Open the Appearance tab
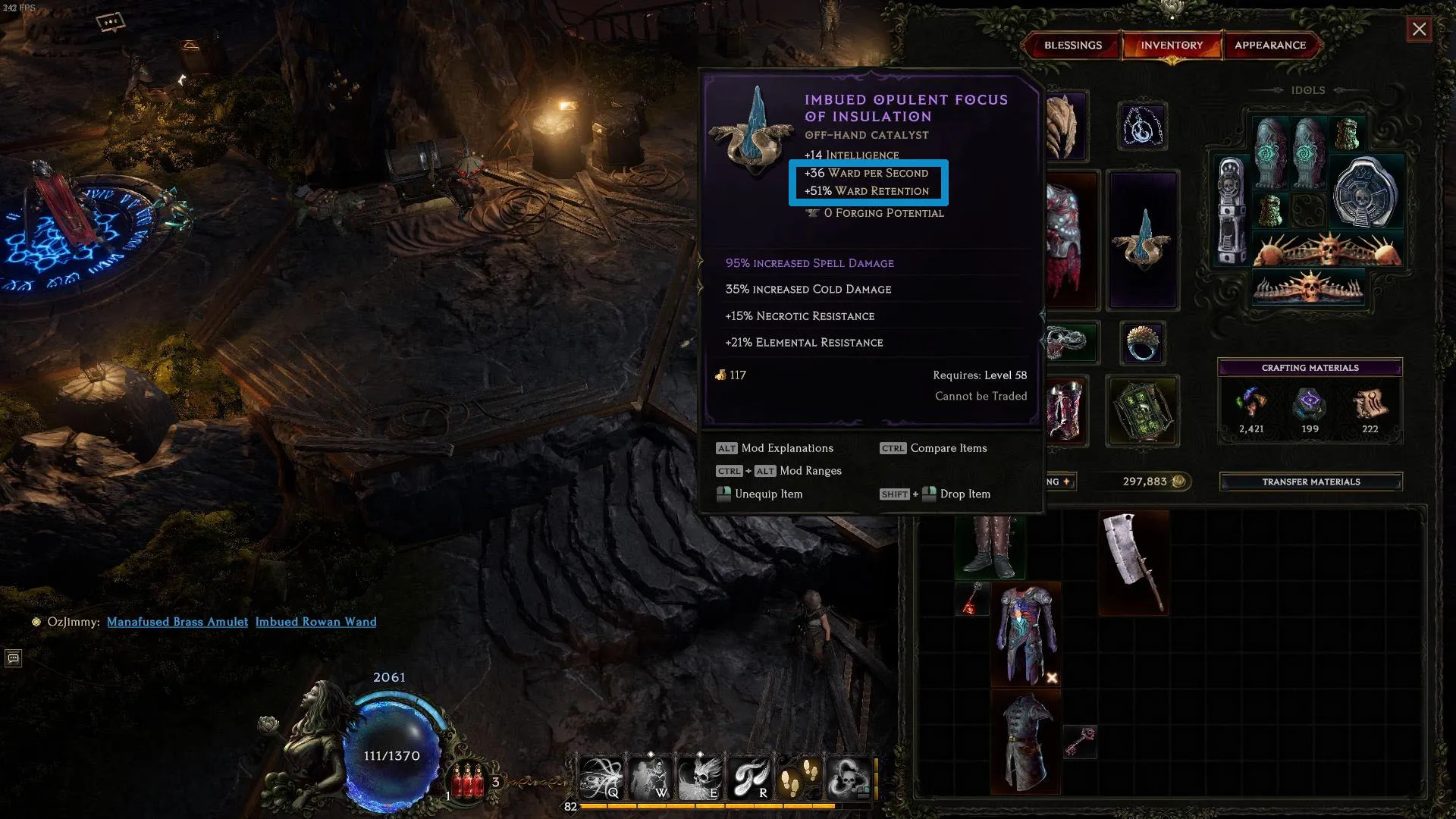 tap(1269, 45)
